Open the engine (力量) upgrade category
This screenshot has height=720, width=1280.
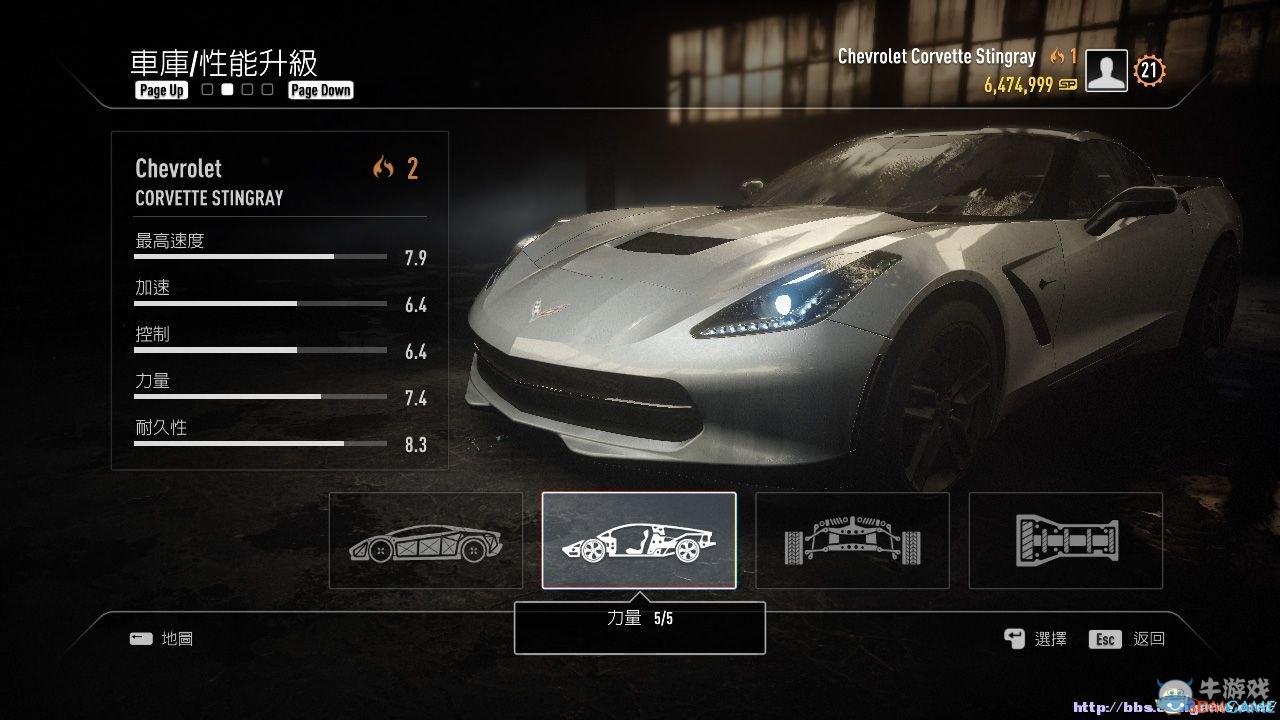pyautogui.click(x=639, y=540)
